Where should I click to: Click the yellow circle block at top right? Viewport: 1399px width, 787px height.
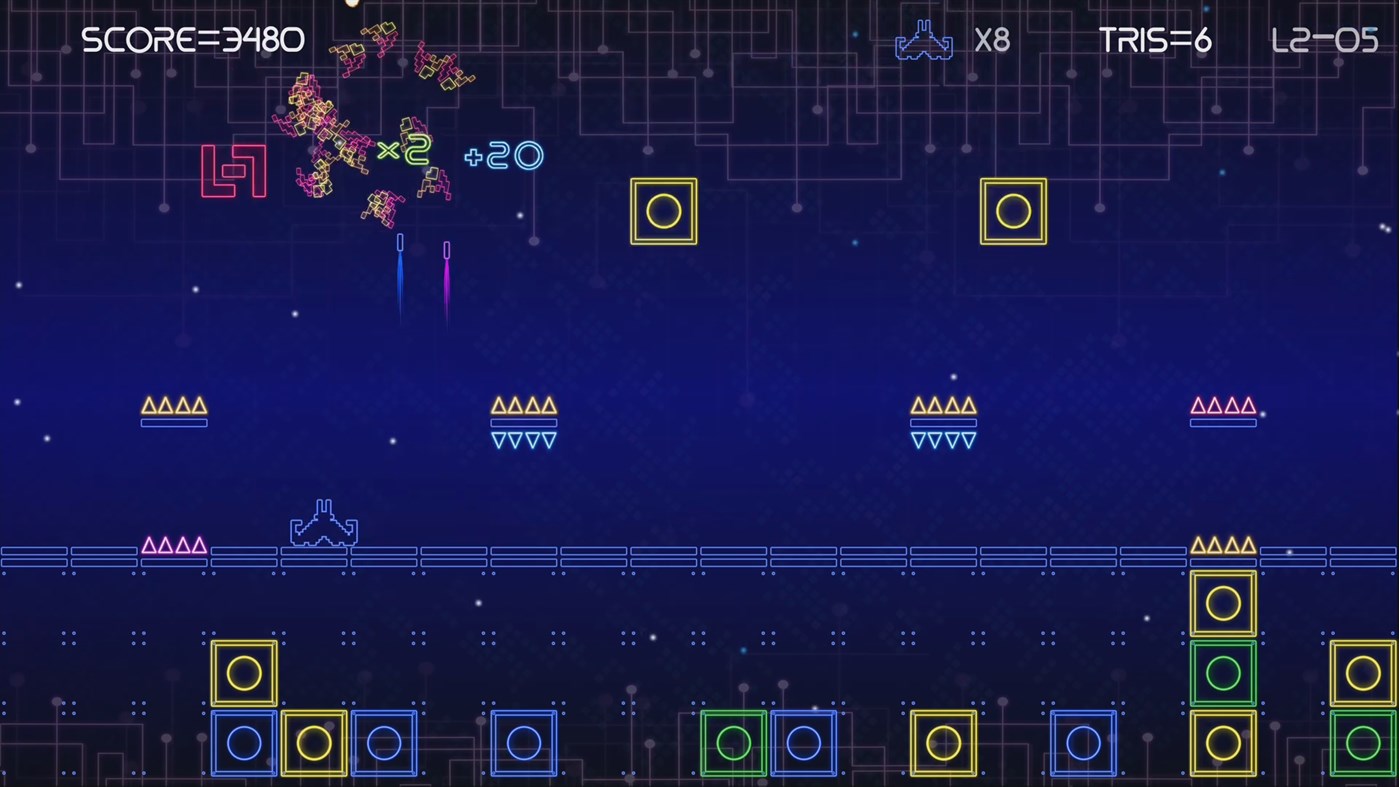click(x=1013, y=211)
